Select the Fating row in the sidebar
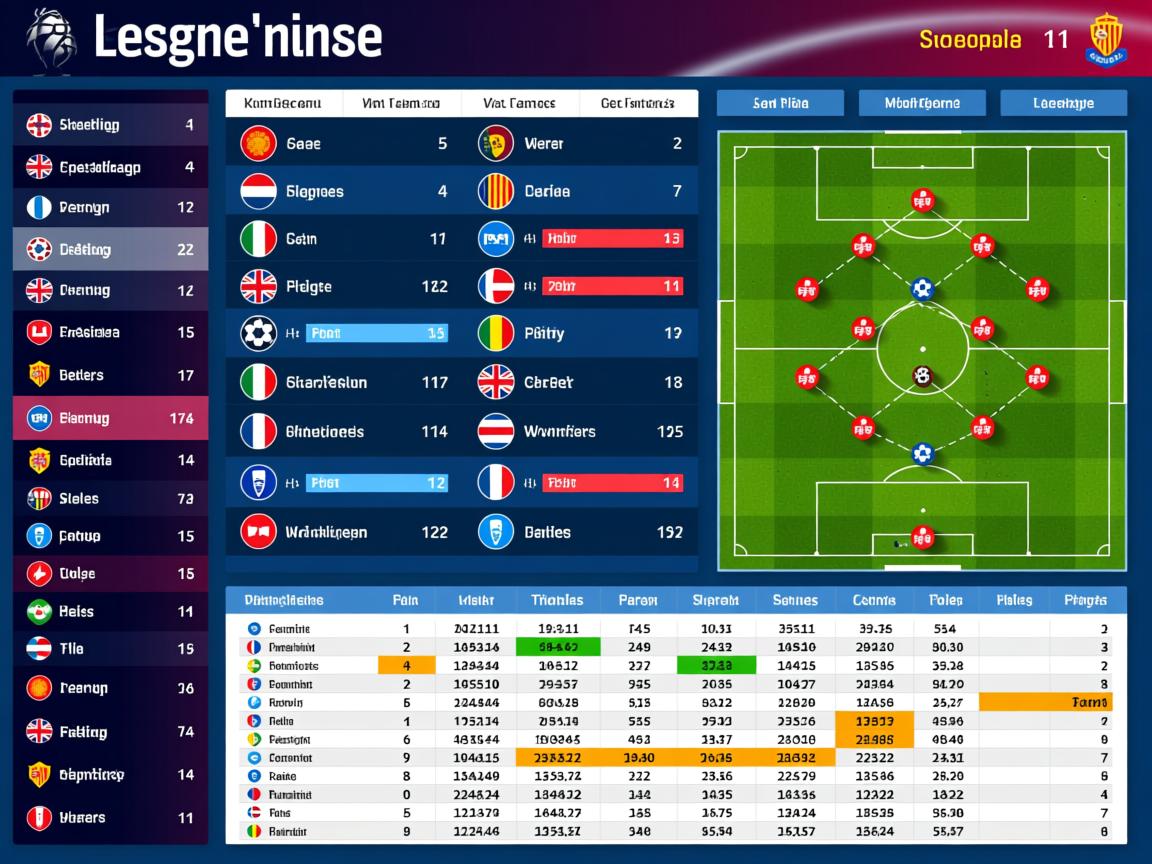The image size is (1152, 864). click(110, 731)
